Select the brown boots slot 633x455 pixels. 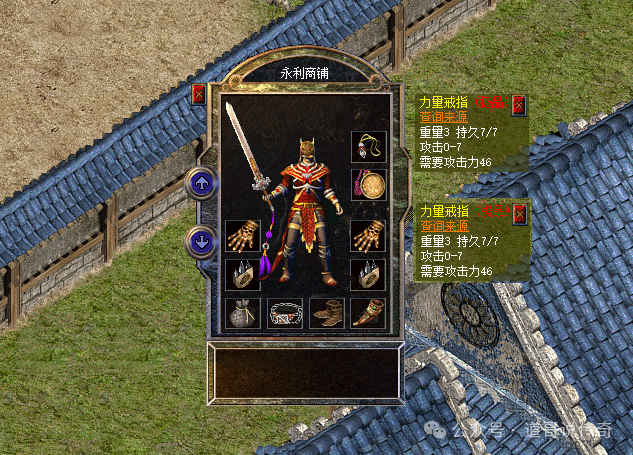[327, 313]
